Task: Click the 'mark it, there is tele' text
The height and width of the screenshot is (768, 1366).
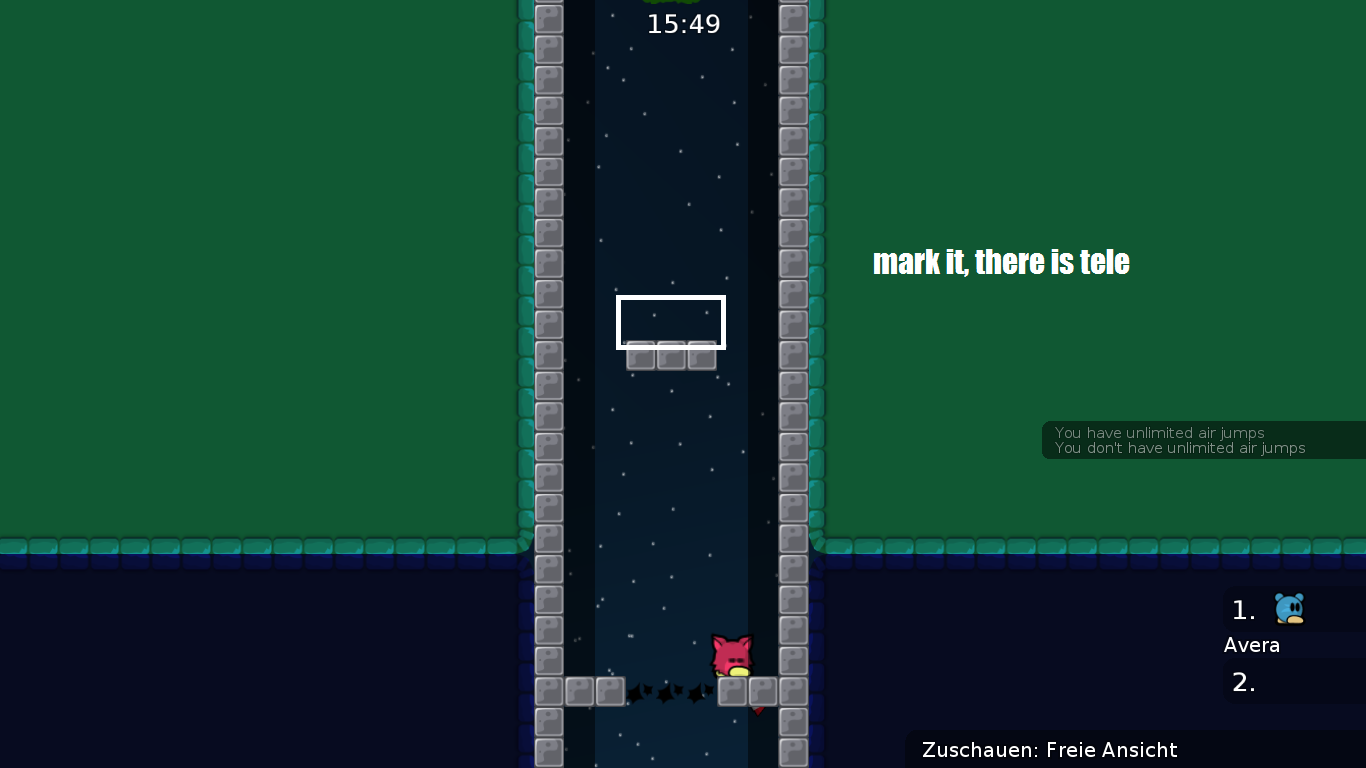Action: pyautogui.click(x=1001, y=262)
